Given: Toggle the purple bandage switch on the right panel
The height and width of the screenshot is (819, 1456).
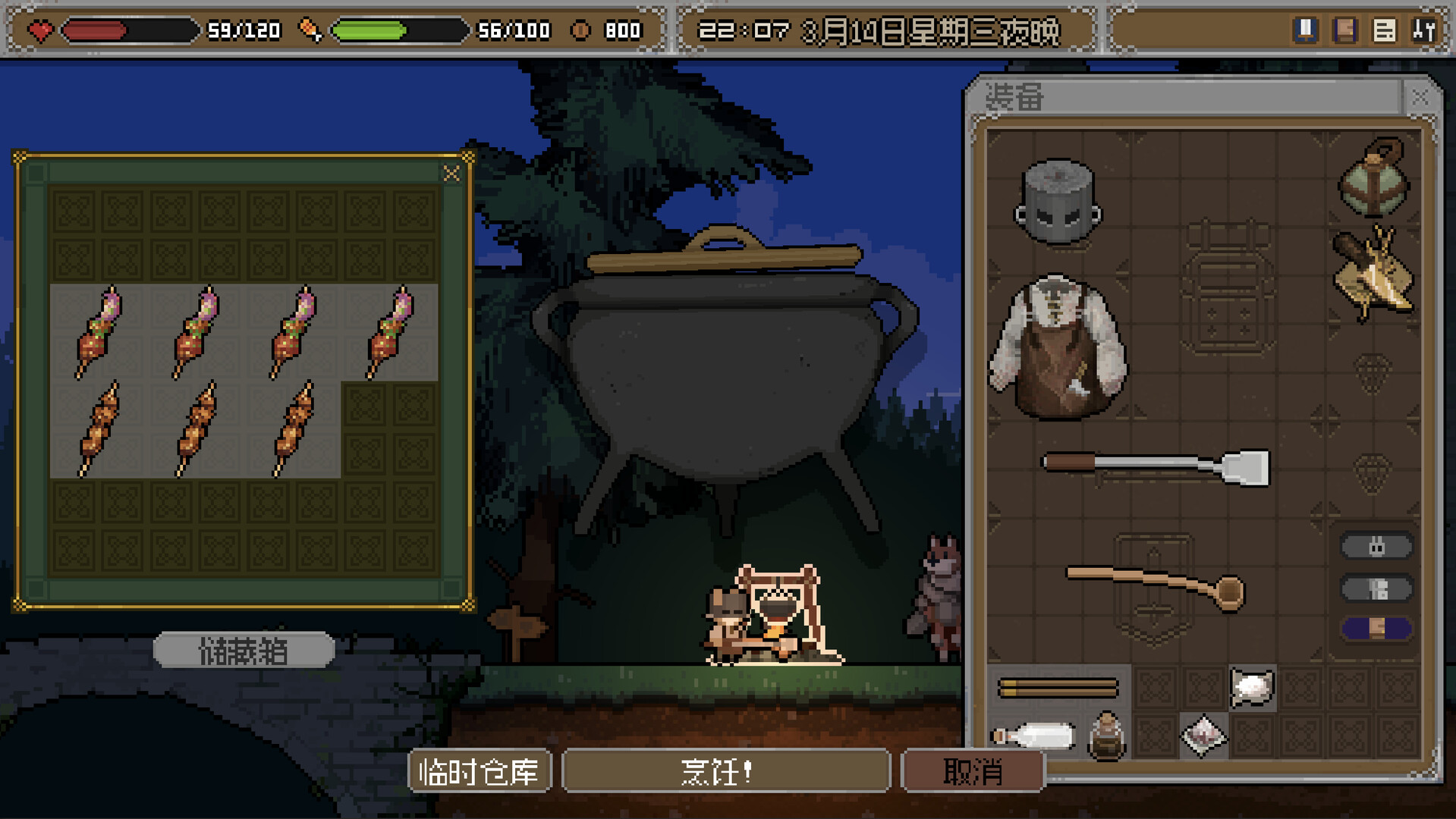Looking at the screenshot, I should (1376, 628).
